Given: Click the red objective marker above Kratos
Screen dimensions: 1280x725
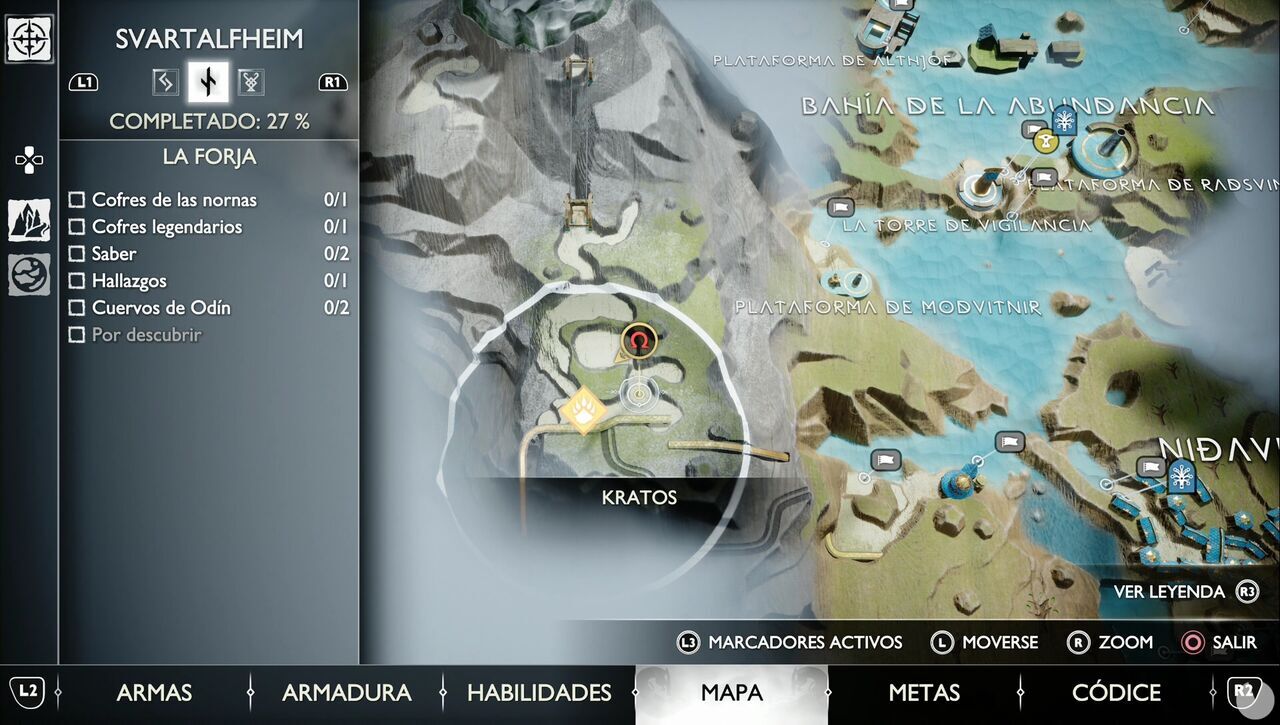Looking at the screenshot, I should click(637, 341).
